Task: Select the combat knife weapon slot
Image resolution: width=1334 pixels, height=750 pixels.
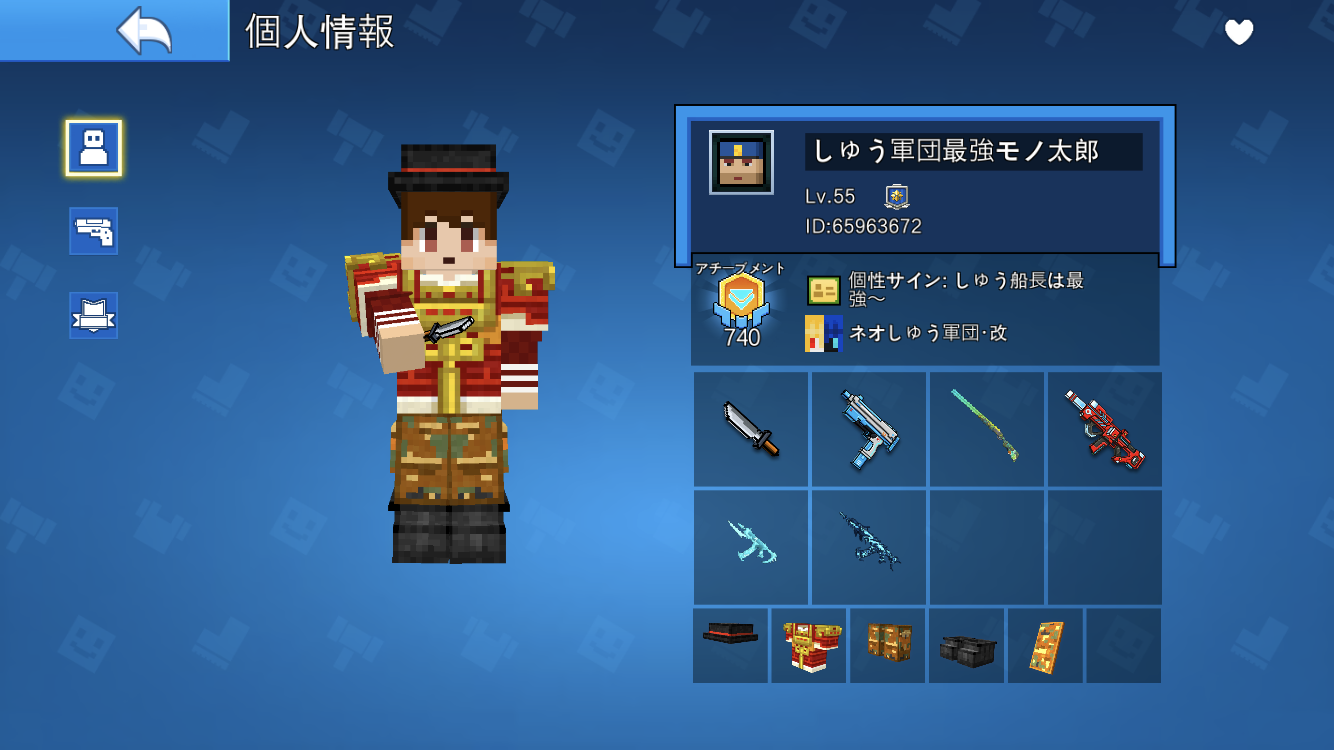Action: tap(751, 429)
